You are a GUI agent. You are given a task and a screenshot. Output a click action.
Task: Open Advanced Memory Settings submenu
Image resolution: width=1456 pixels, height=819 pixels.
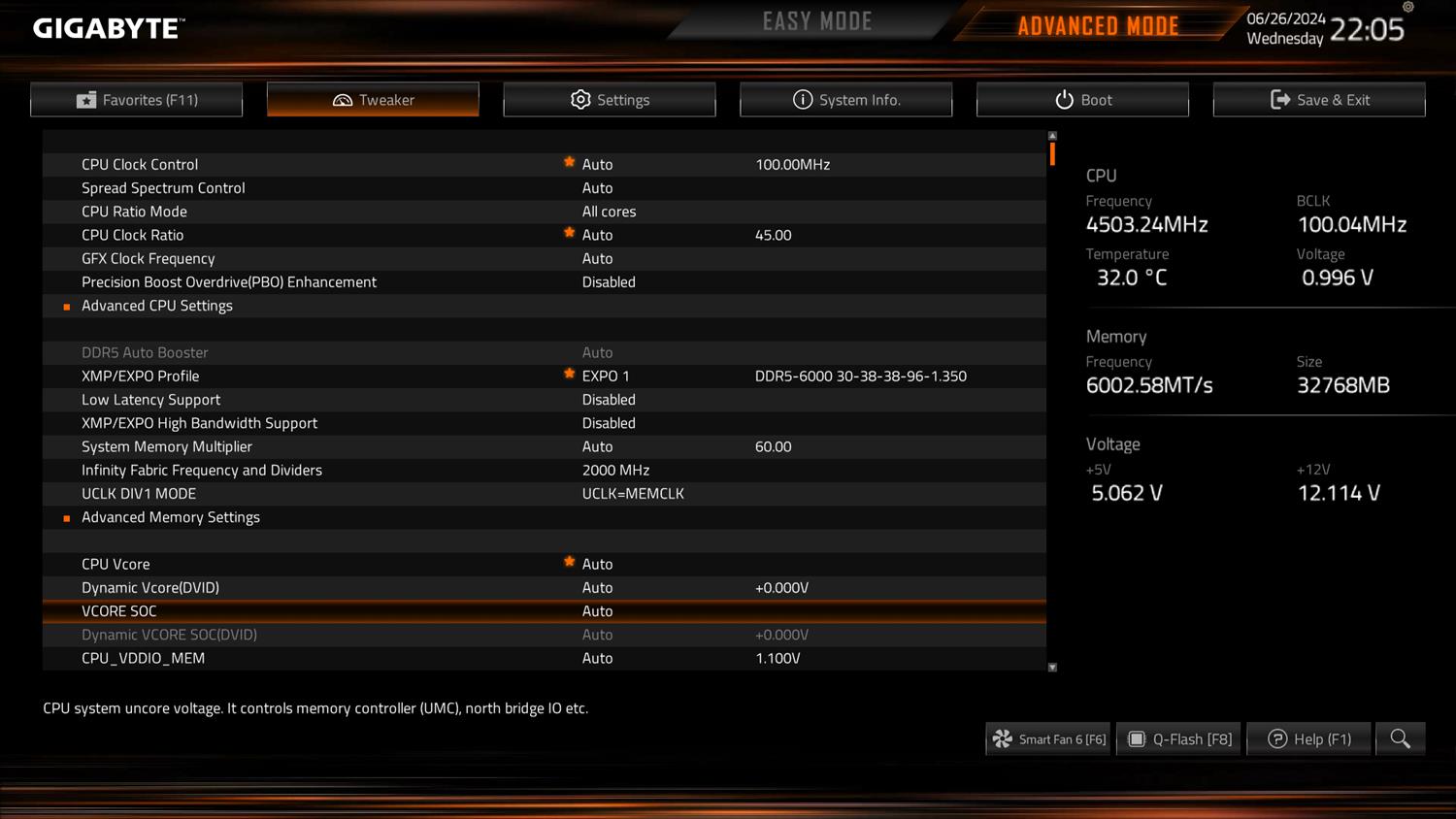point(171,517)
